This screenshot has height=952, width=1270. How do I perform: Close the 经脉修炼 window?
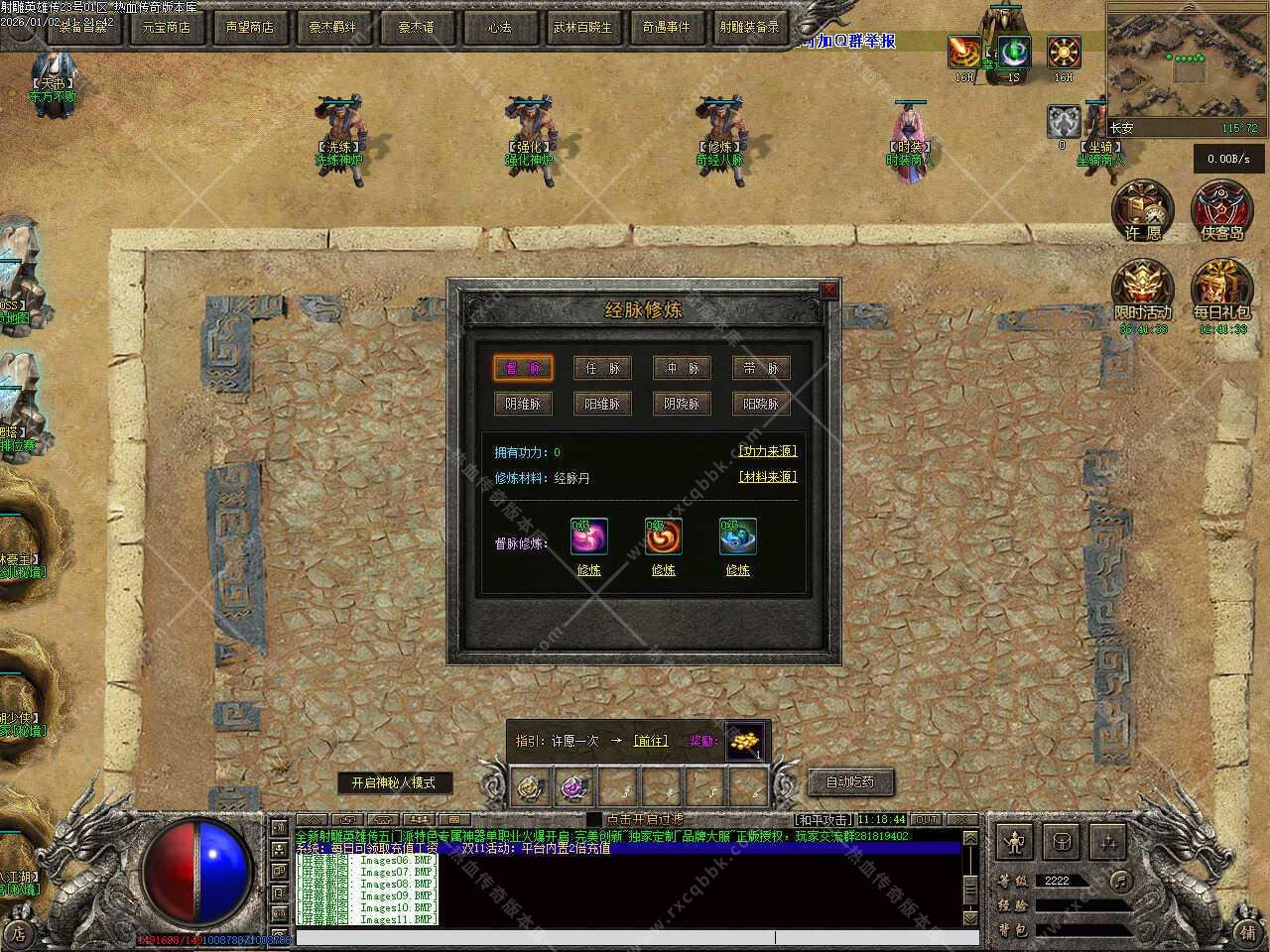pyautogui.click(x=828, y=290)
